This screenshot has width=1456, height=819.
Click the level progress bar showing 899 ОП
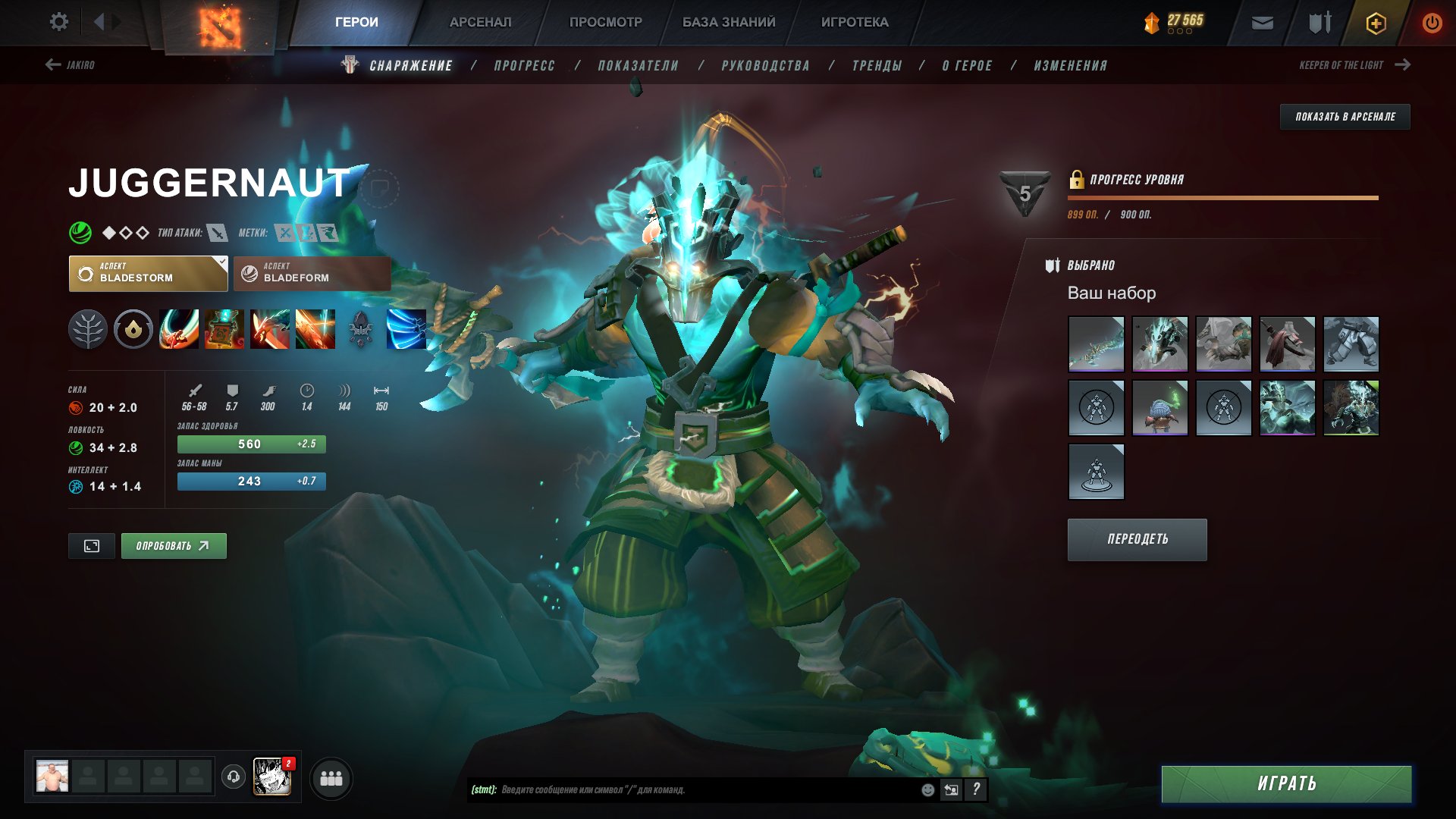tap(1221, 199)
